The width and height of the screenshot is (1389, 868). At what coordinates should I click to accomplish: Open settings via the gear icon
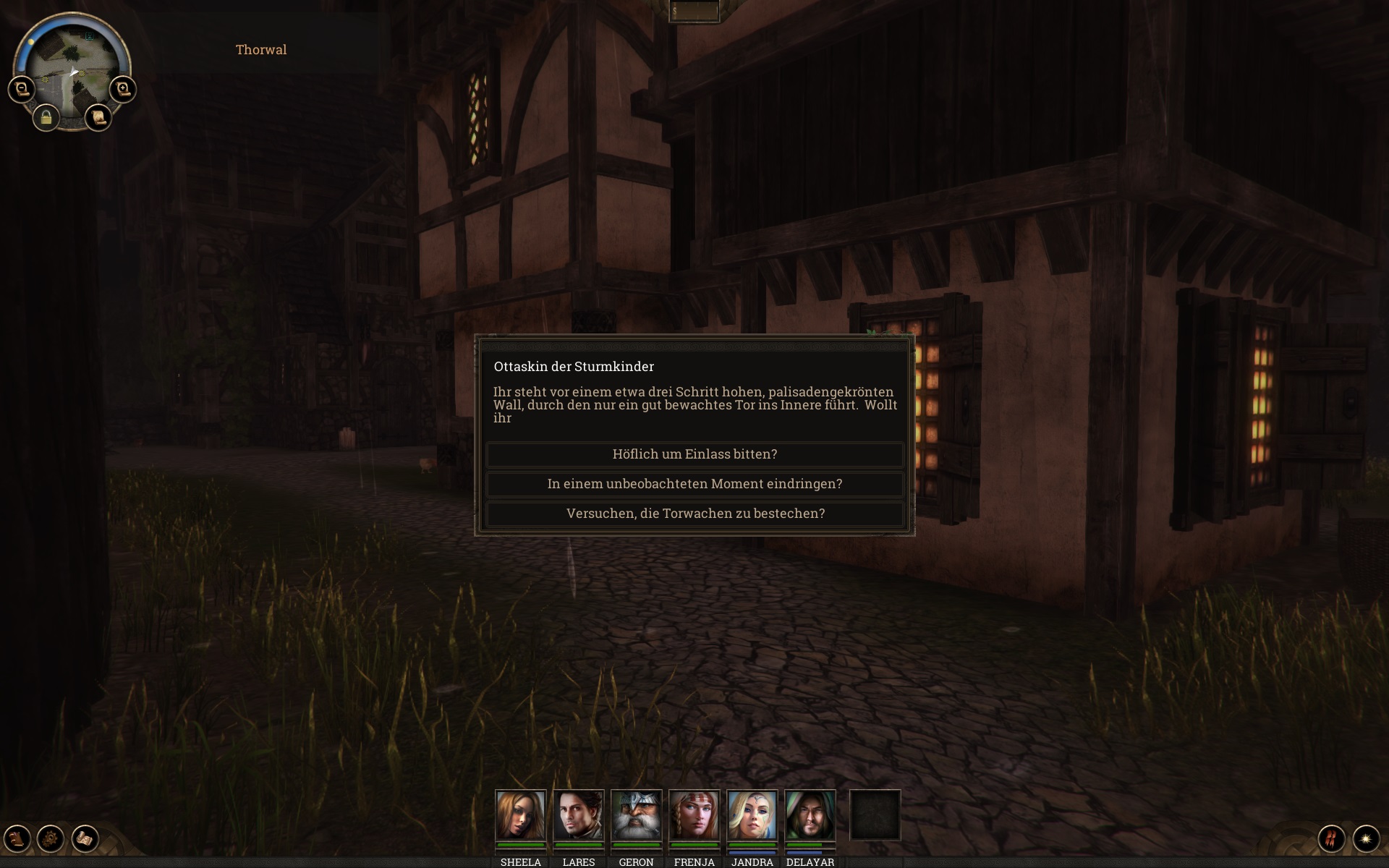[x=51, y=838]
